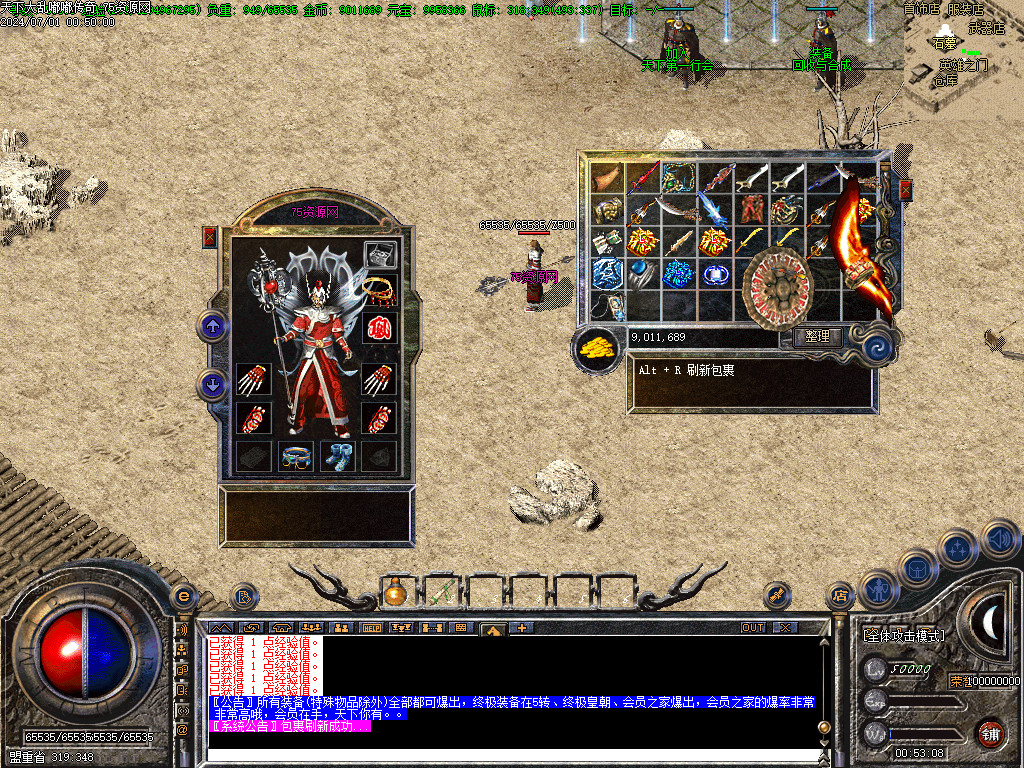The height and width of the screenshot is (768, 1024).
Task: Click the down arrow on character panel
Action: point(213,383)
